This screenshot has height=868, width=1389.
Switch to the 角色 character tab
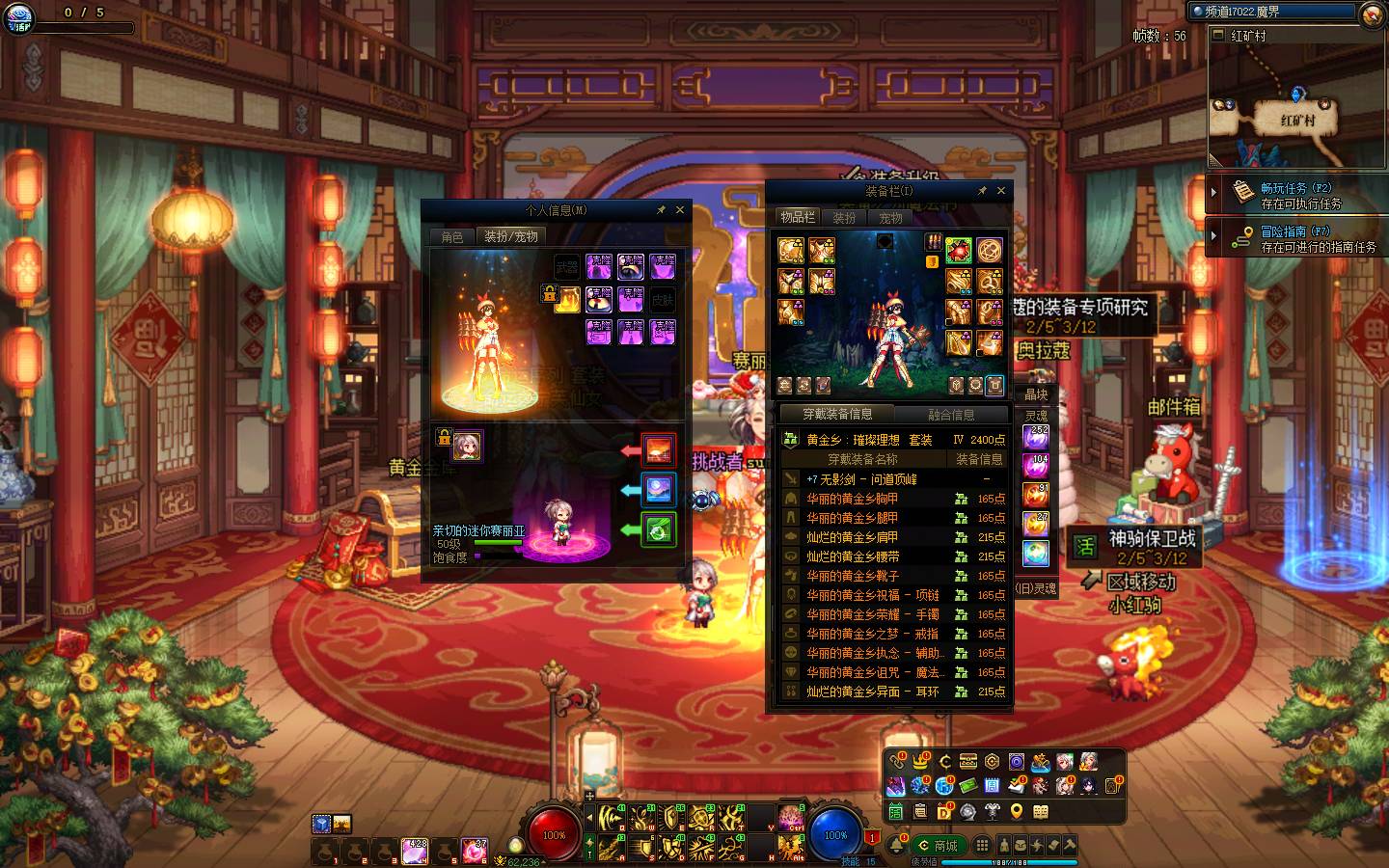tap(452, 236)
